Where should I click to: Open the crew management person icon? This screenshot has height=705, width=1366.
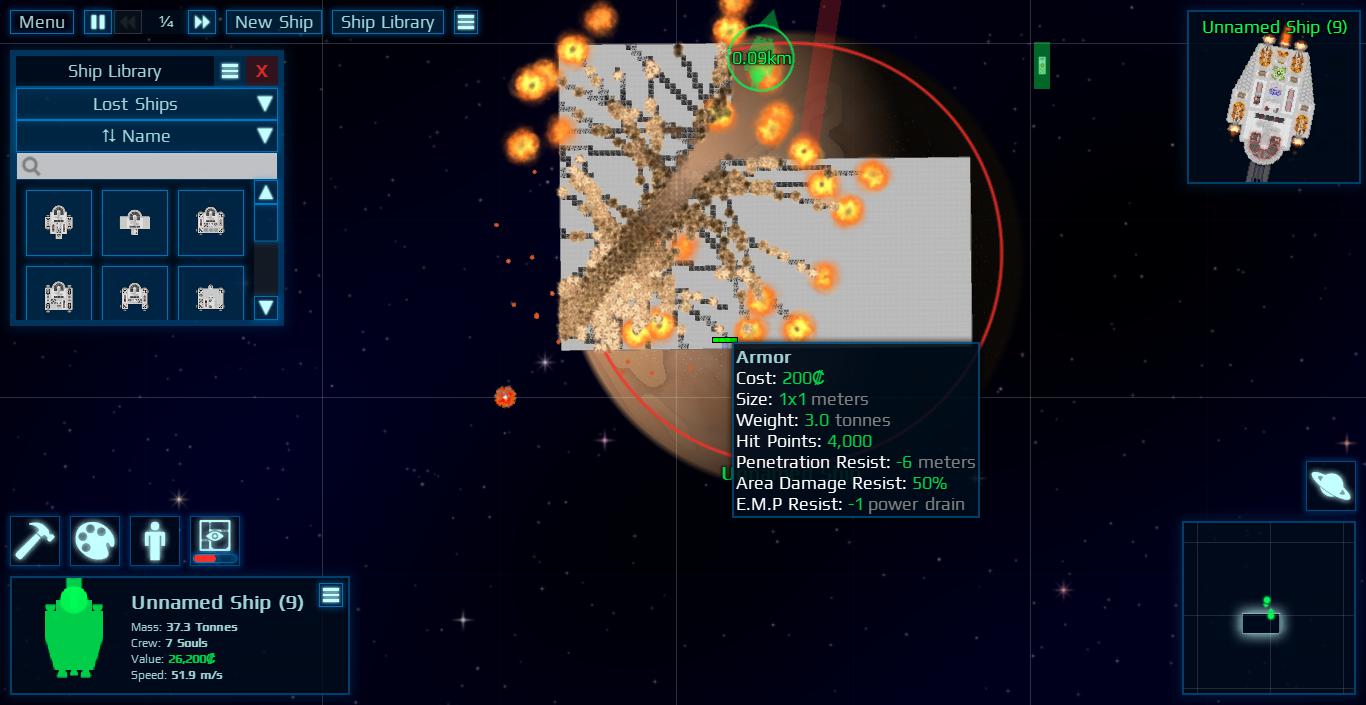(155, 541)
